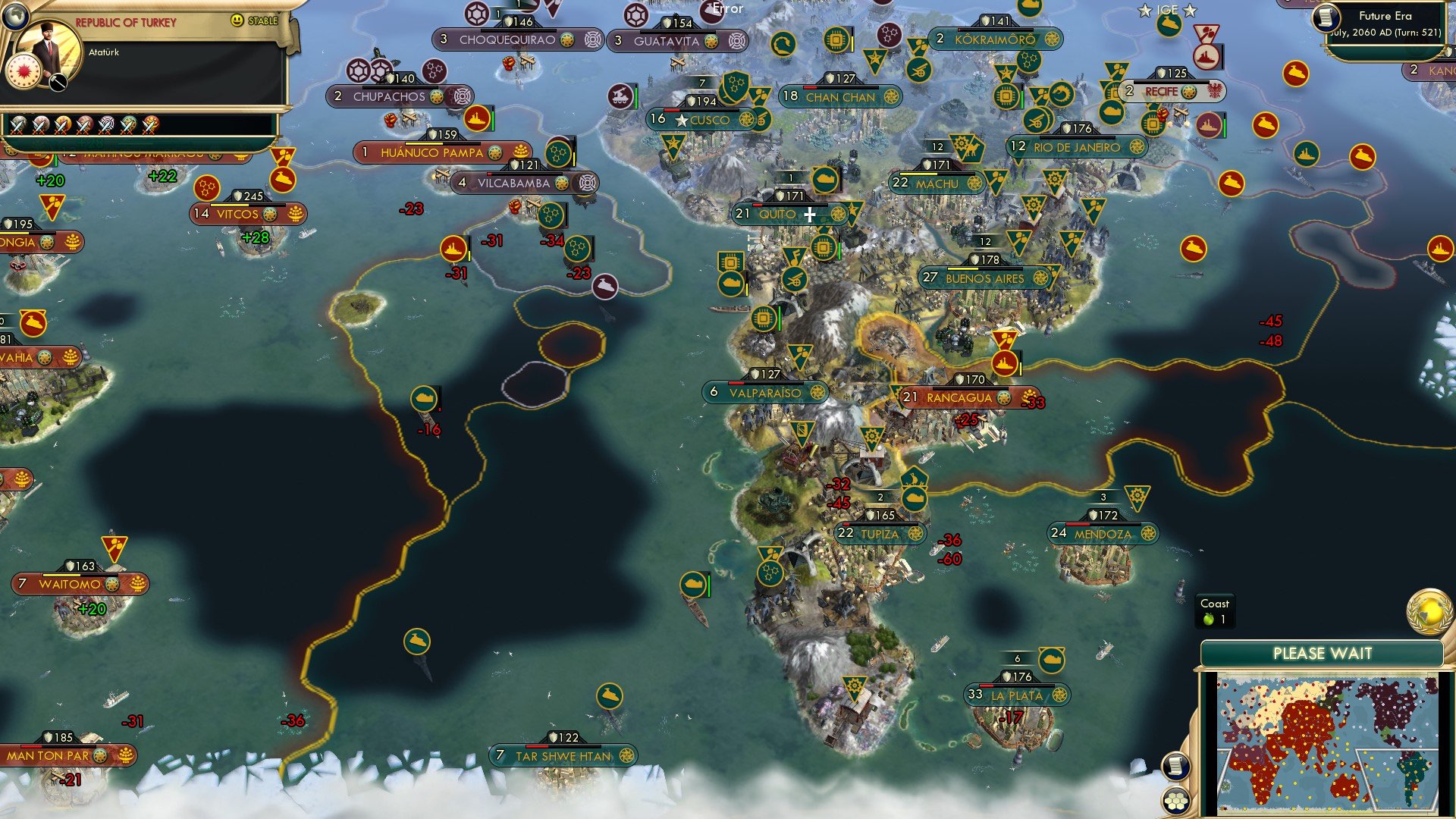Select the teal submarine icon above Tupiza

[x=916, y=500]
